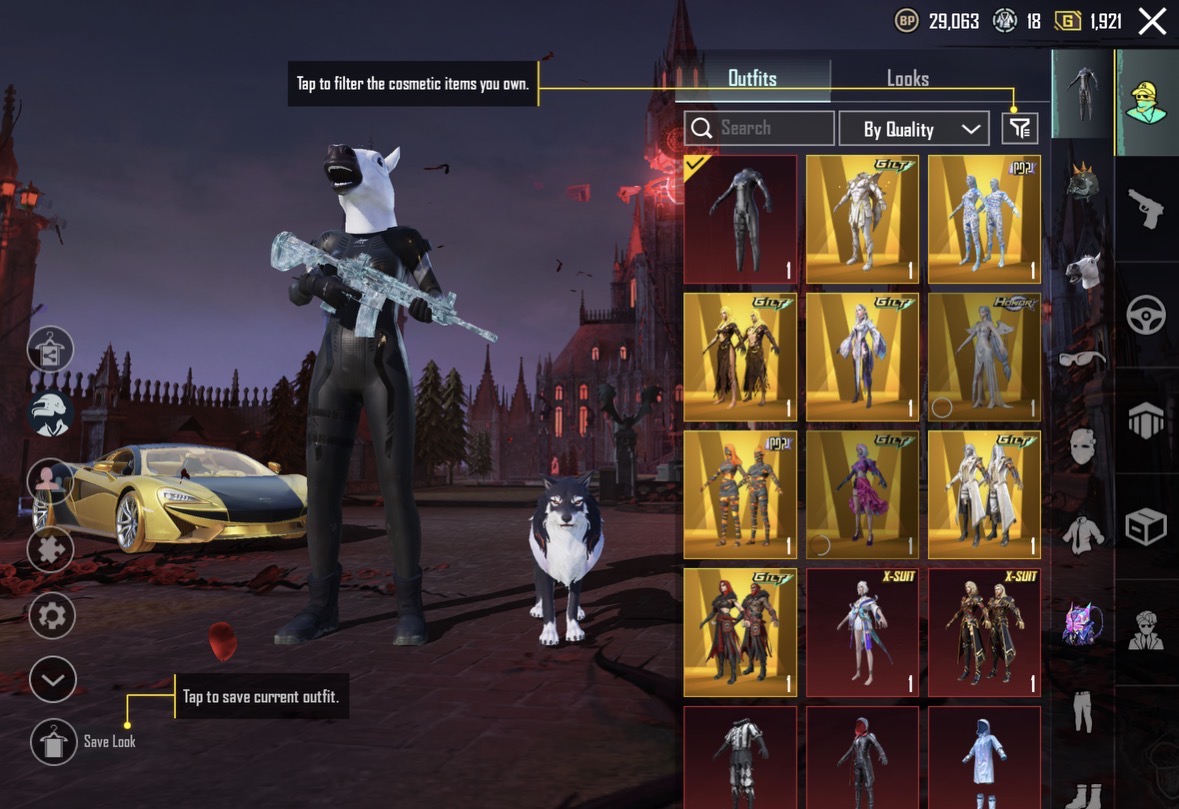The image size is (1179, 809).
Task: Click the gear settings icon
Action: (52, 616)
